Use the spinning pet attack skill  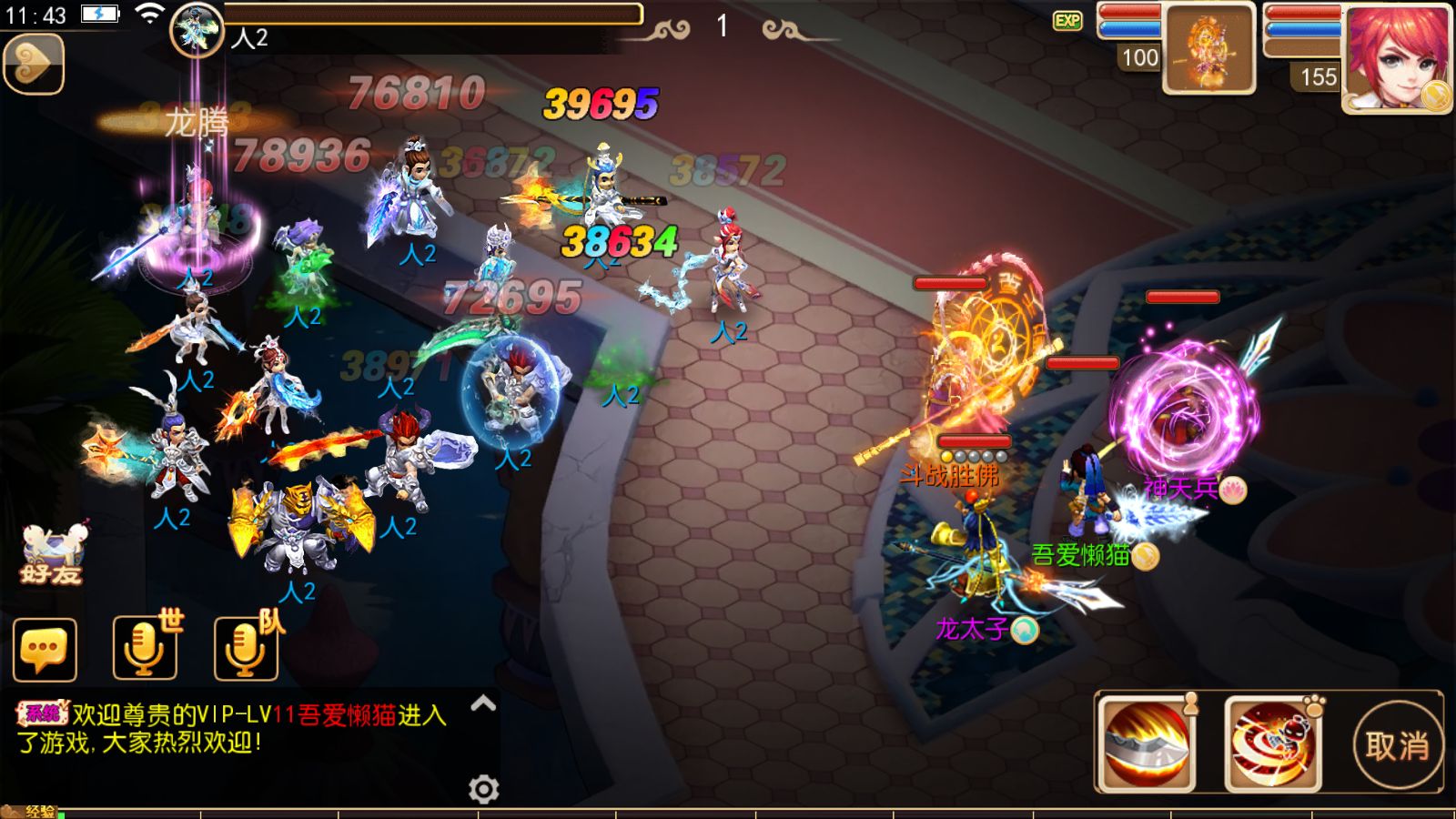[1273, 744]
